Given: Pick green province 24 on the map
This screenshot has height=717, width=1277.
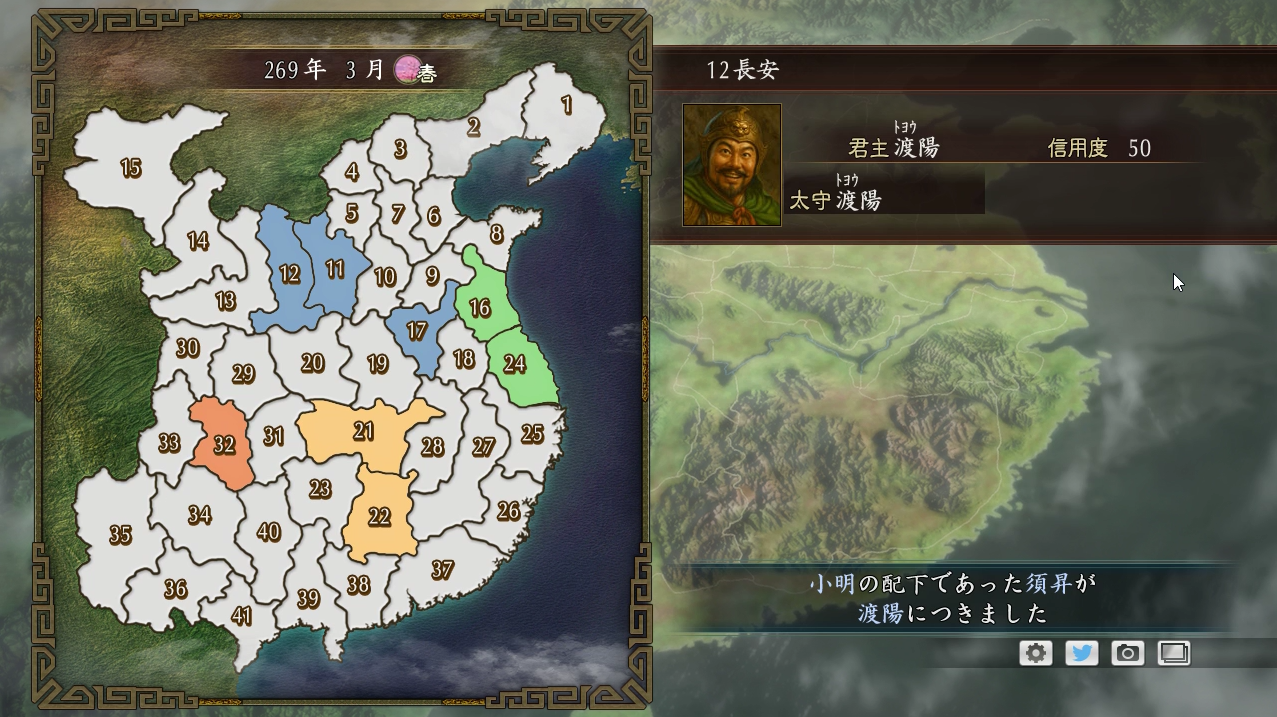Looking at the screenshot, I should click(x=515, y=364).
